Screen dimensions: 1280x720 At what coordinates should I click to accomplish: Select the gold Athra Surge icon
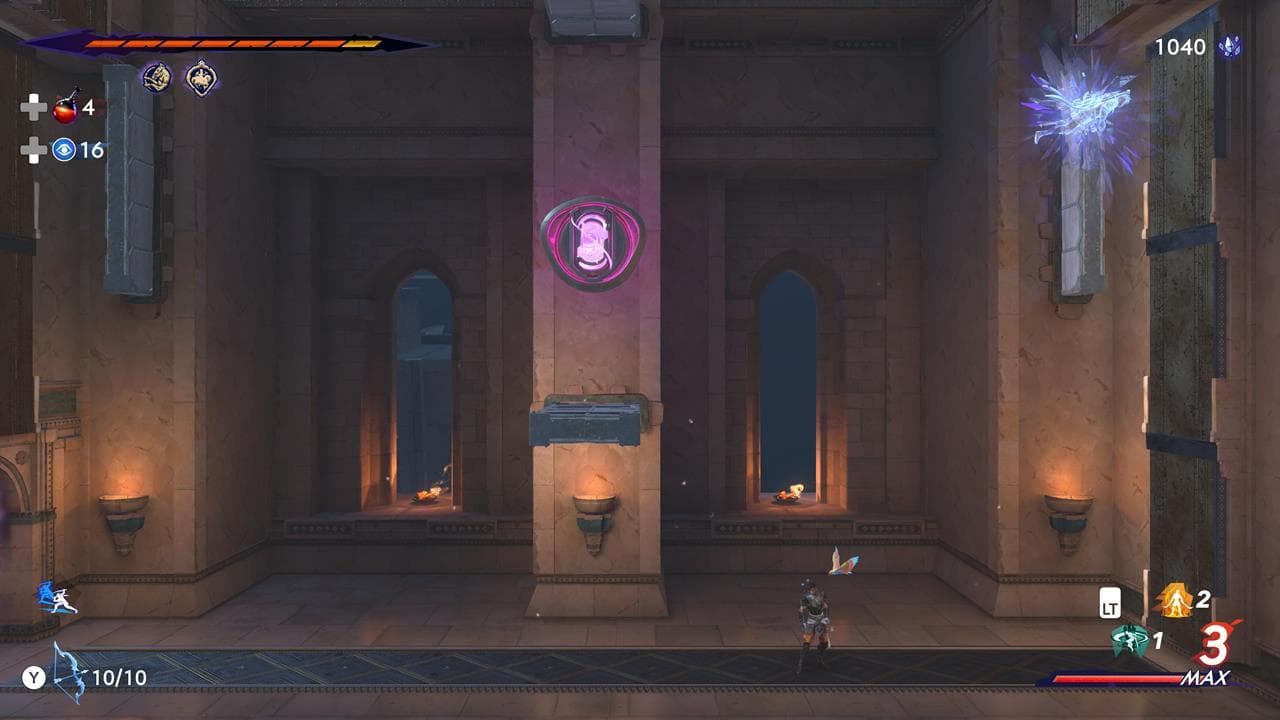coord(1176,600)
